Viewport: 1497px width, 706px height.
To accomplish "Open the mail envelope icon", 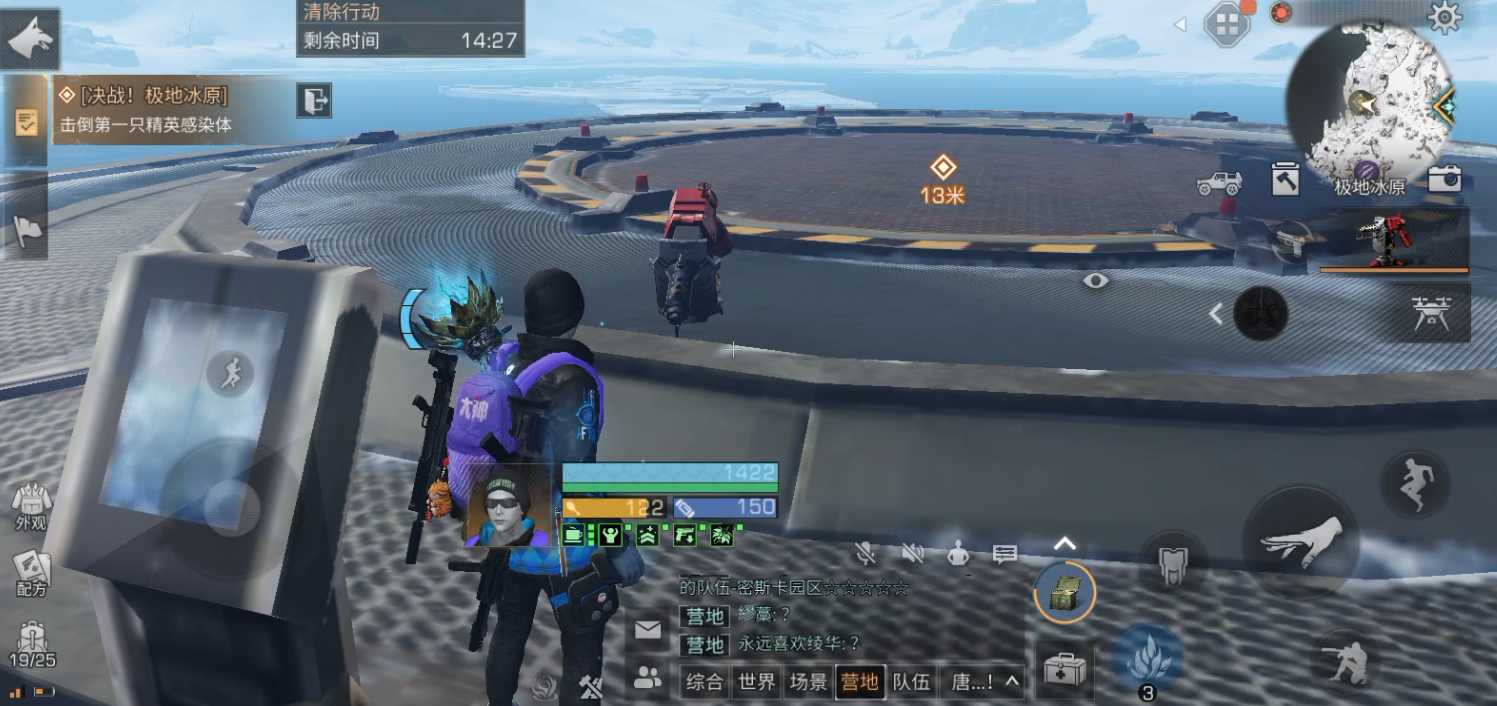I will coord(648,630).
